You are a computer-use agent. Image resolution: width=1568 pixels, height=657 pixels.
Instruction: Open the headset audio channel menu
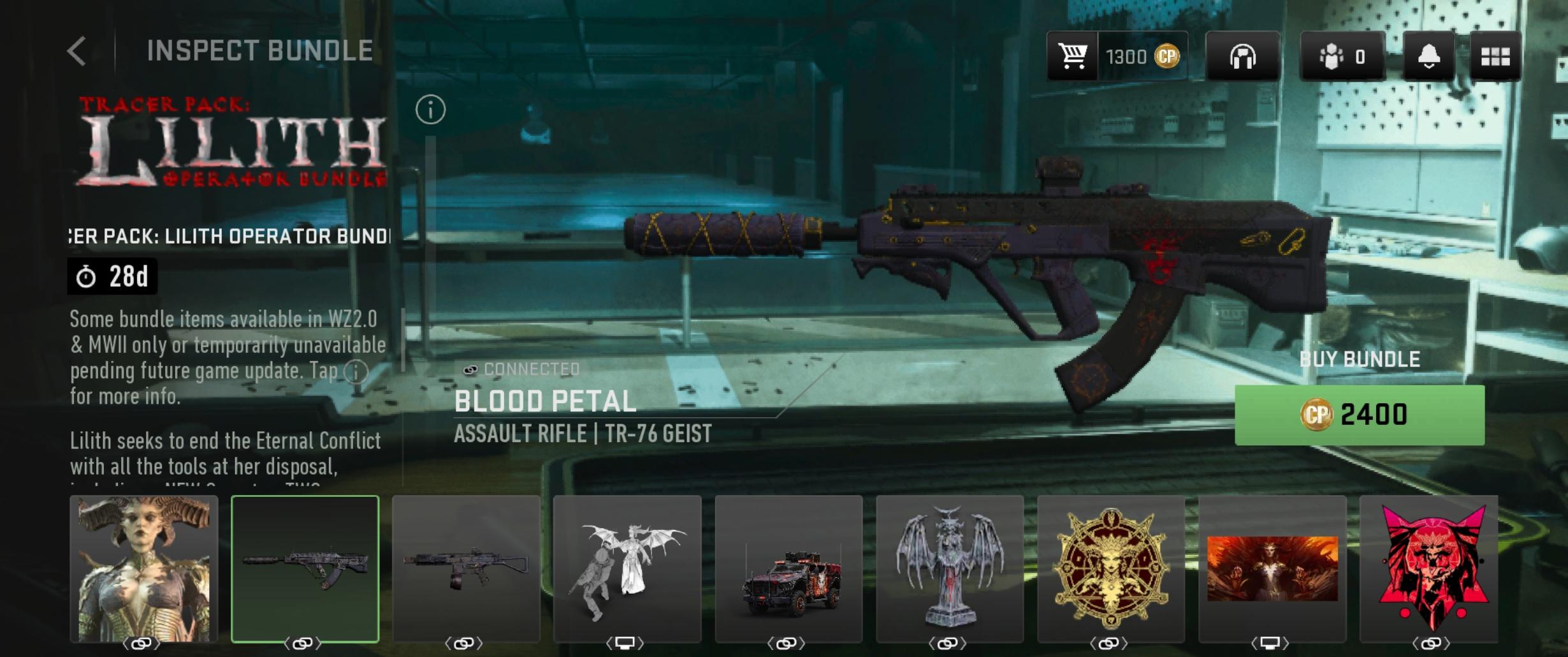point(1242,57)
